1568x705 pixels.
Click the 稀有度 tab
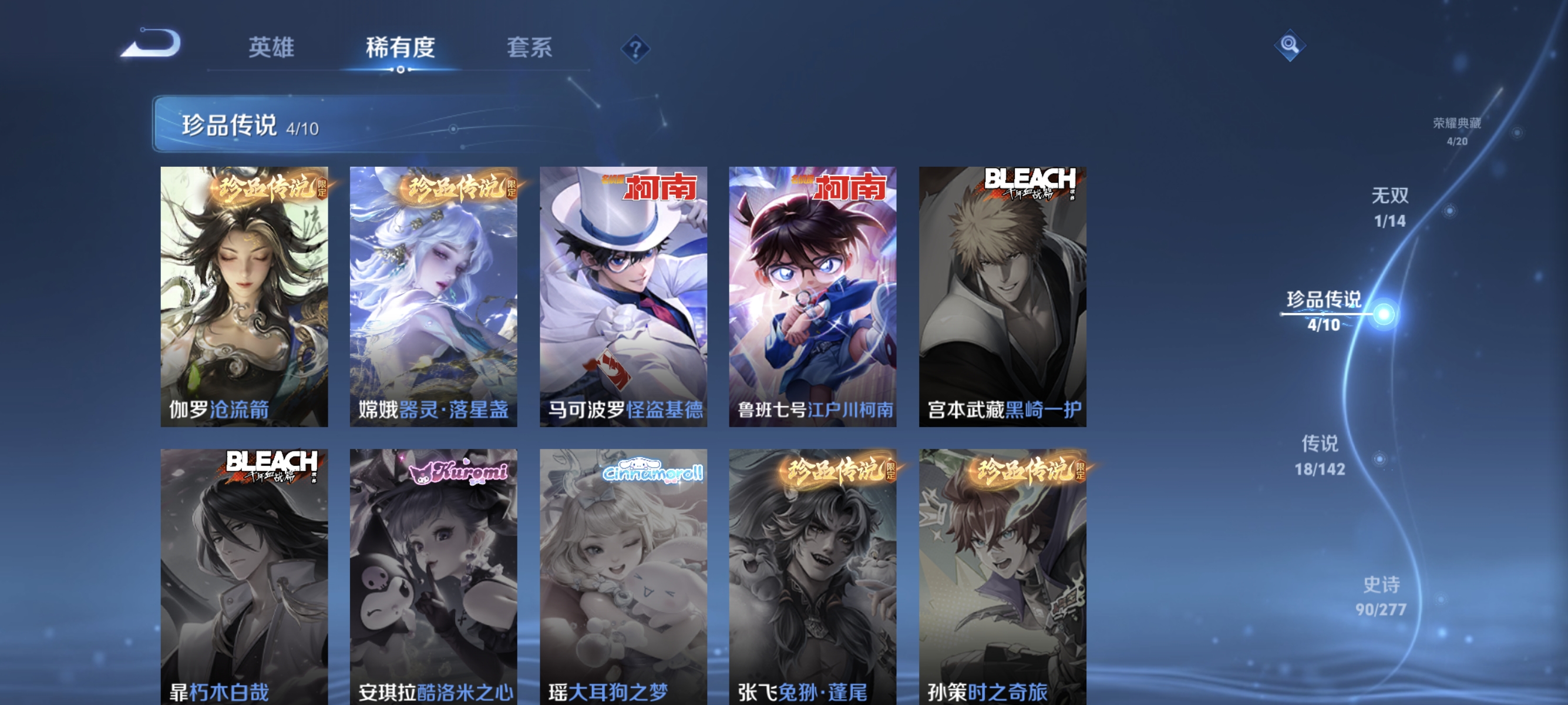tap(401, 49)
